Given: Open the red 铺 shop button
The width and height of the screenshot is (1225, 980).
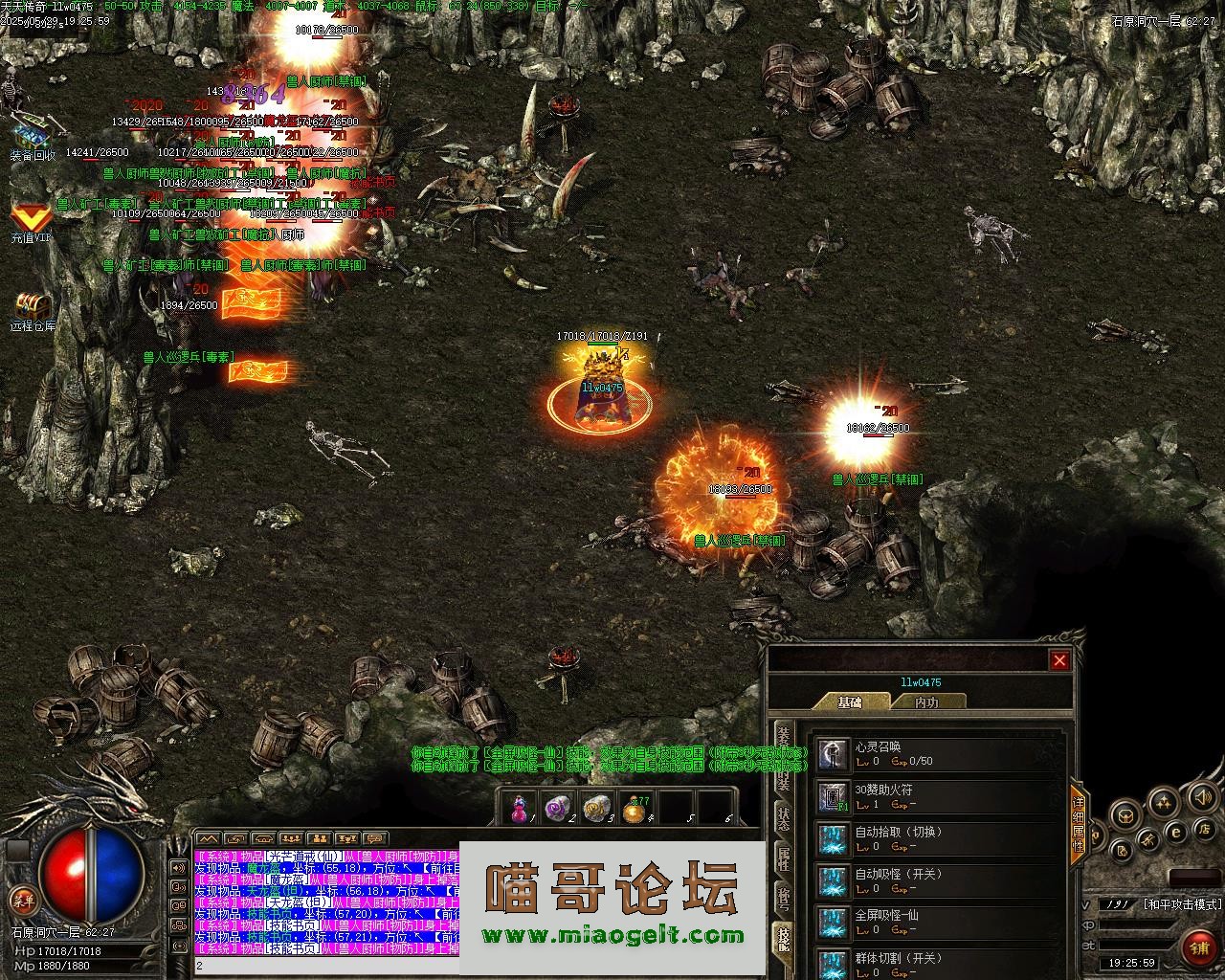Looking at the screenshot, I should pos(1198,947).
